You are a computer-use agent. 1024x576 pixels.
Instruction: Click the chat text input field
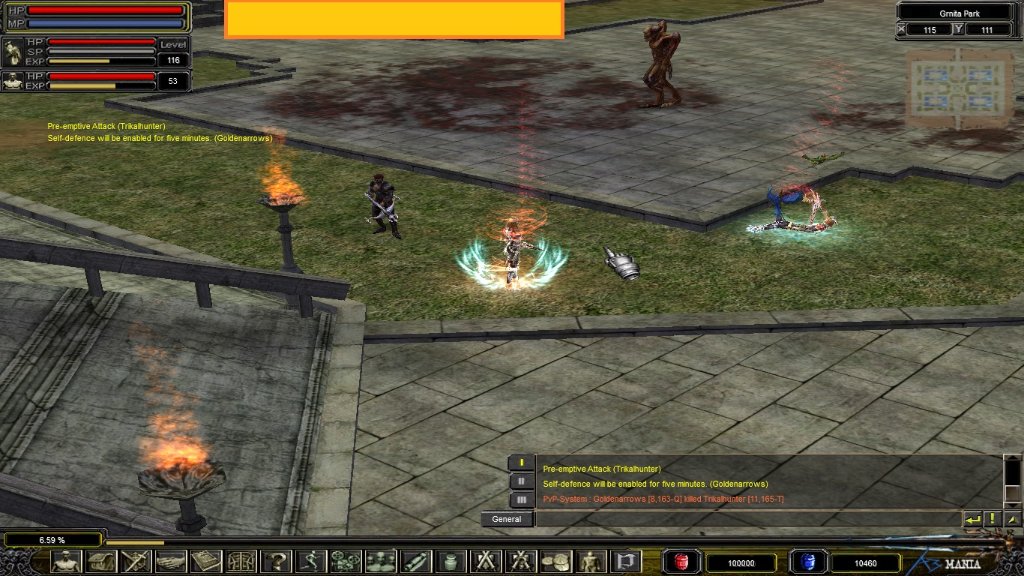745,519
